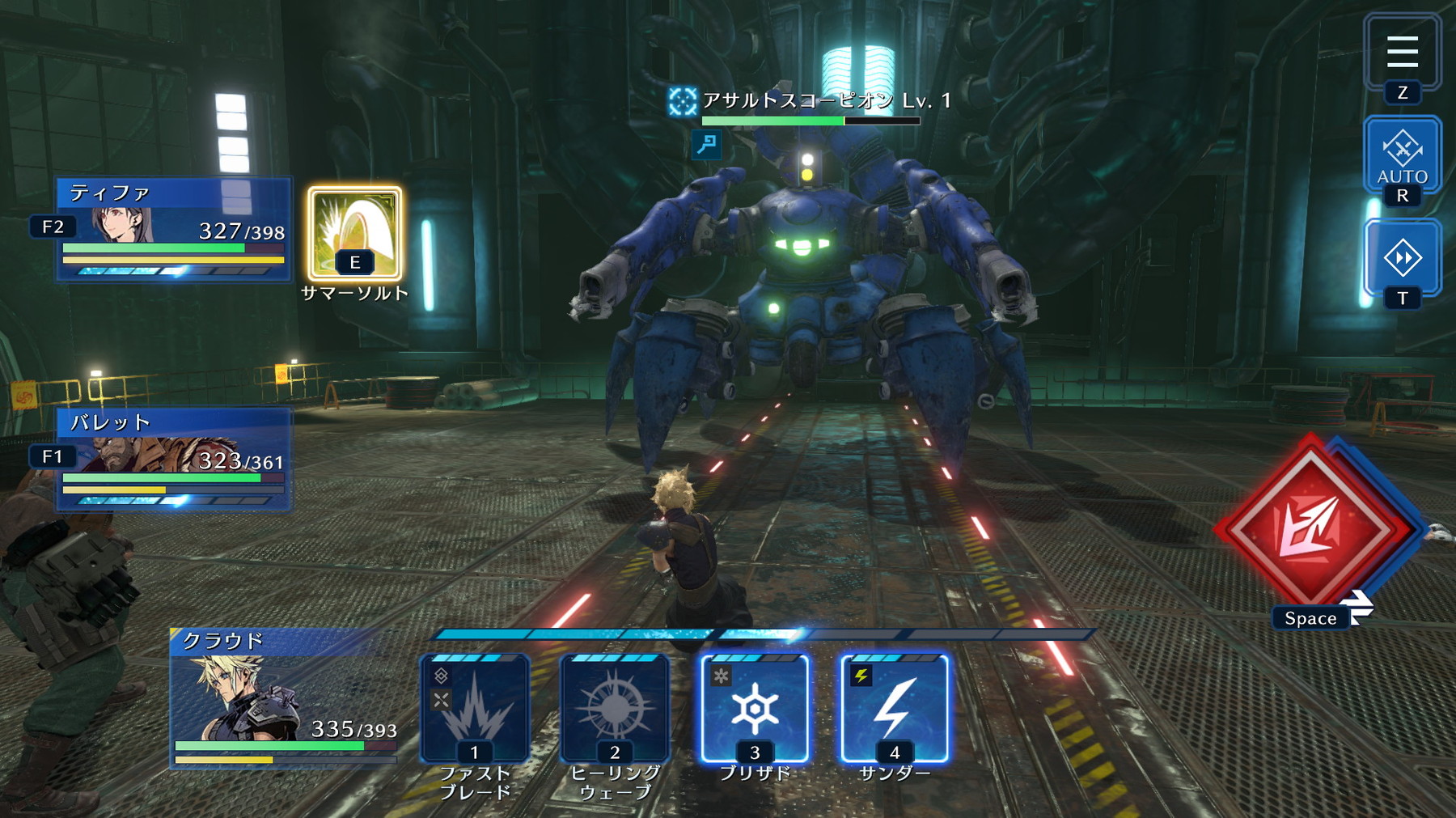
Task: Activate the fast-forward speed button
Action: tap(1402, 258)
